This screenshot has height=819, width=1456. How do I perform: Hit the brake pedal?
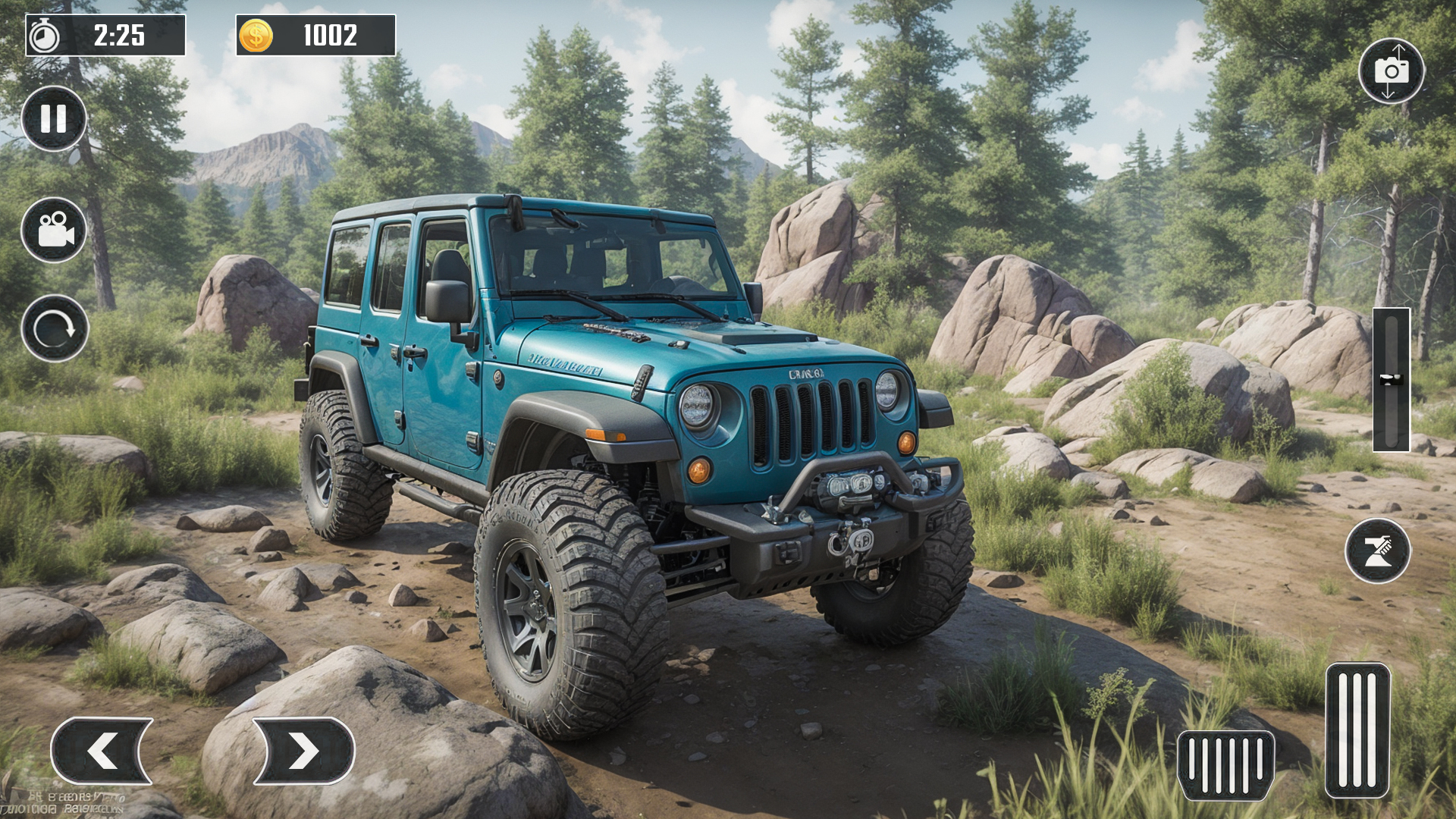pos(1225,764)
